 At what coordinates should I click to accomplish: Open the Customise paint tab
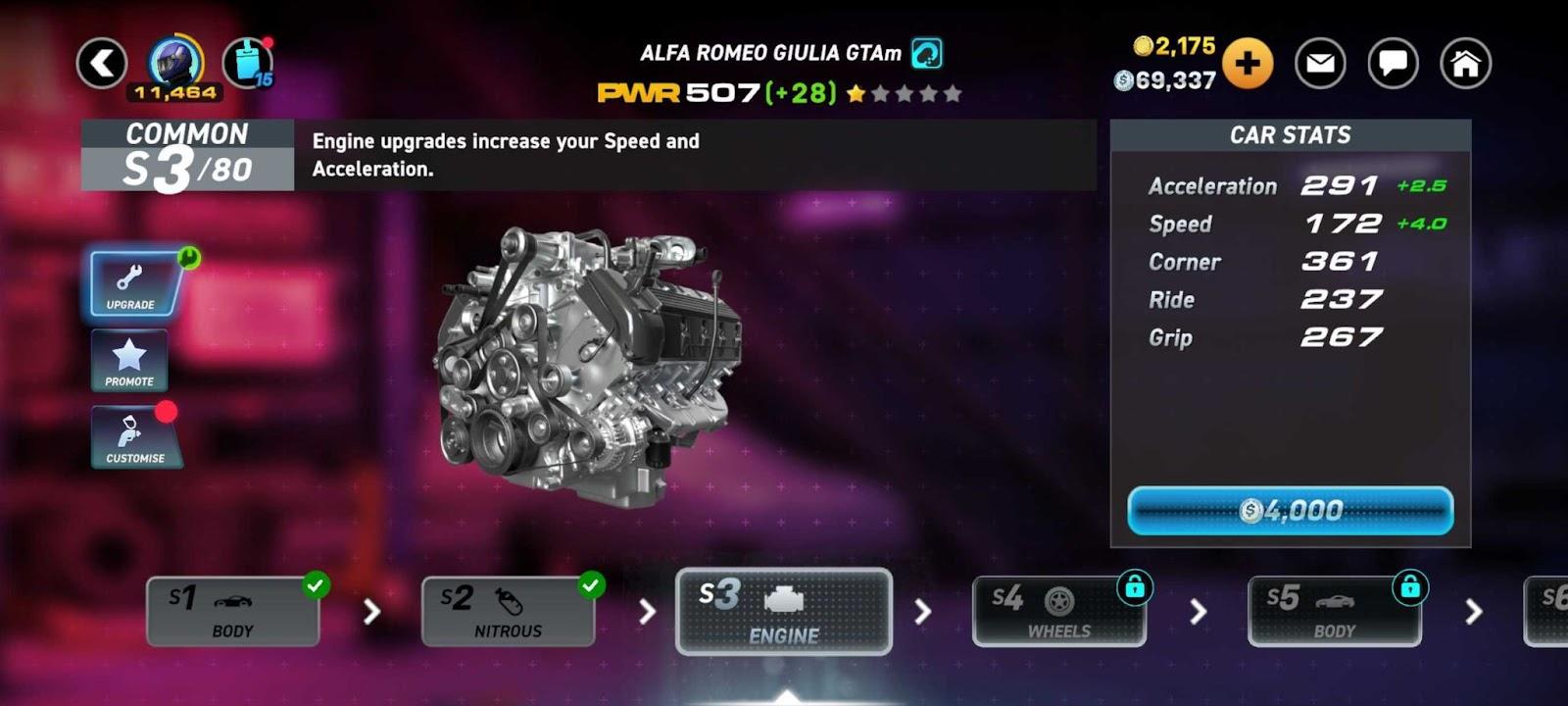pyautogui.click(x=134, y=436)
